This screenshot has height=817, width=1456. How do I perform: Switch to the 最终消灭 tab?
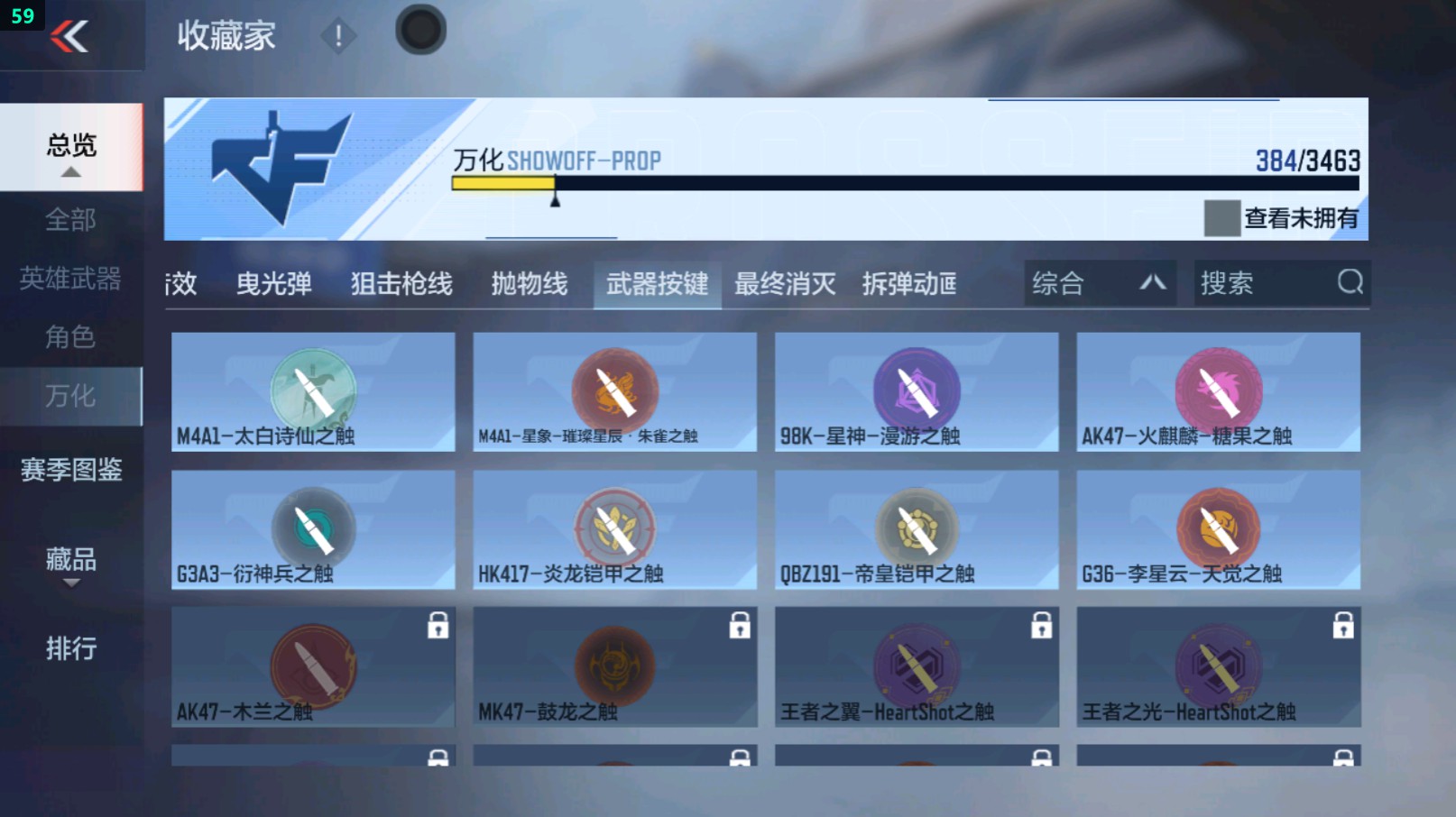point(784,283)
